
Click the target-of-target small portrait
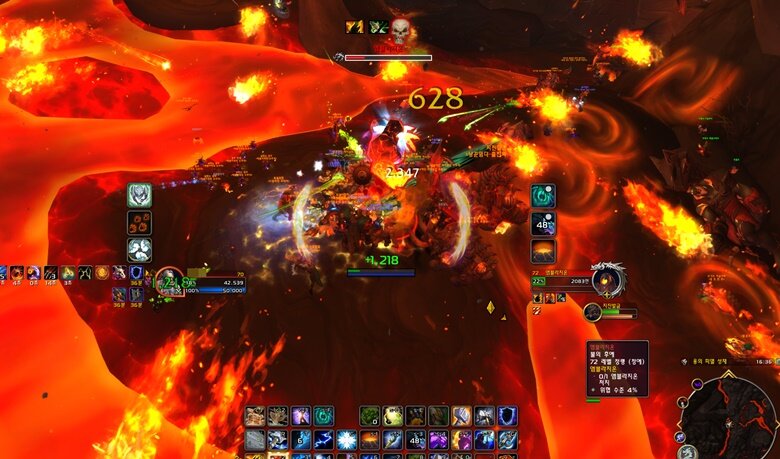pyautogui.click(x=593, y=312)
